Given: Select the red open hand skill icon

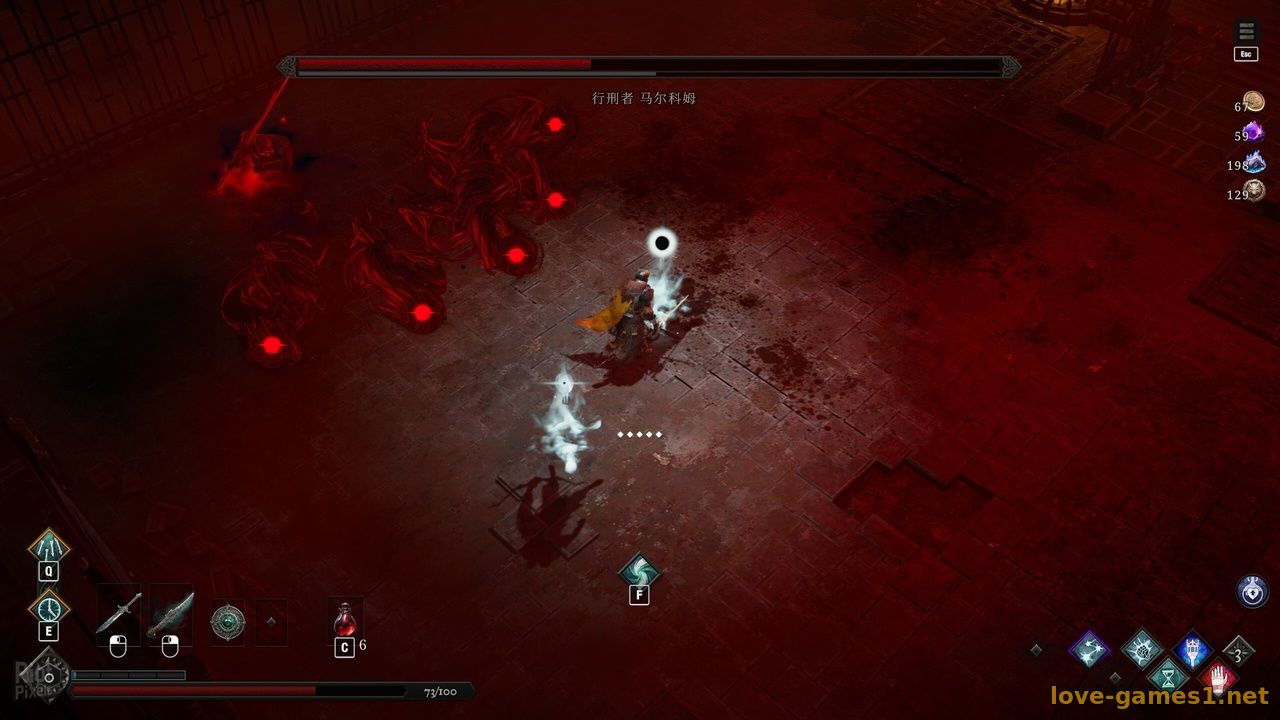Looking at the screenshot, I should point(1218,678).
